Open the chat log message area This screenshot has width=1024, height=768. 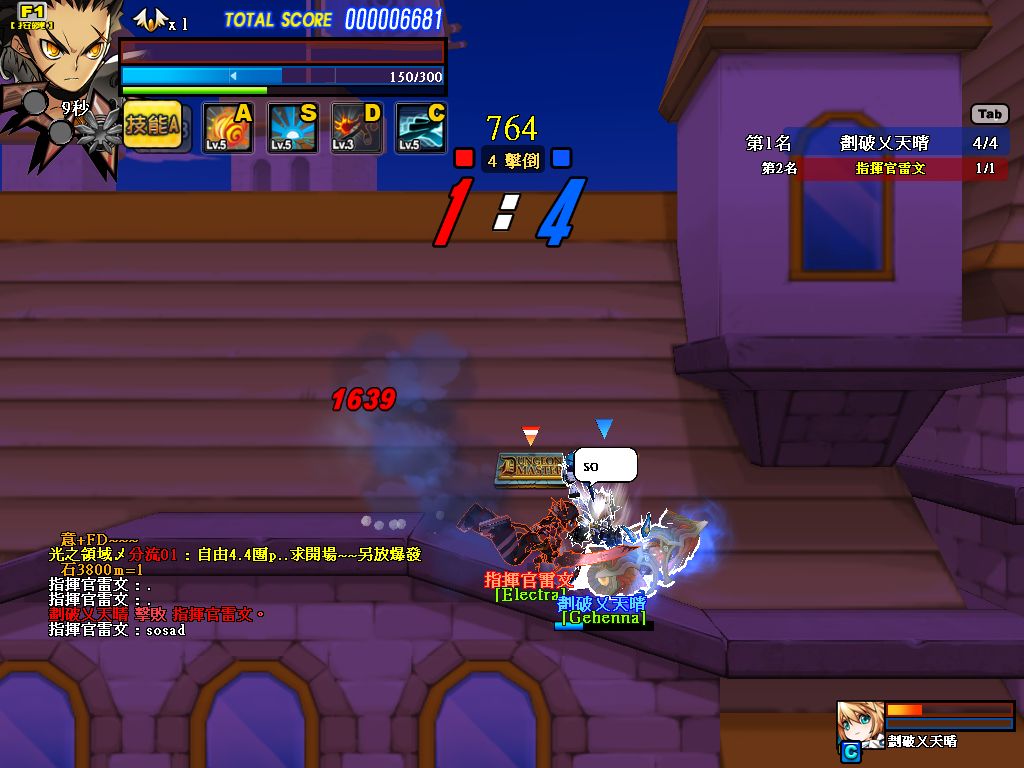tap(200, 585)
